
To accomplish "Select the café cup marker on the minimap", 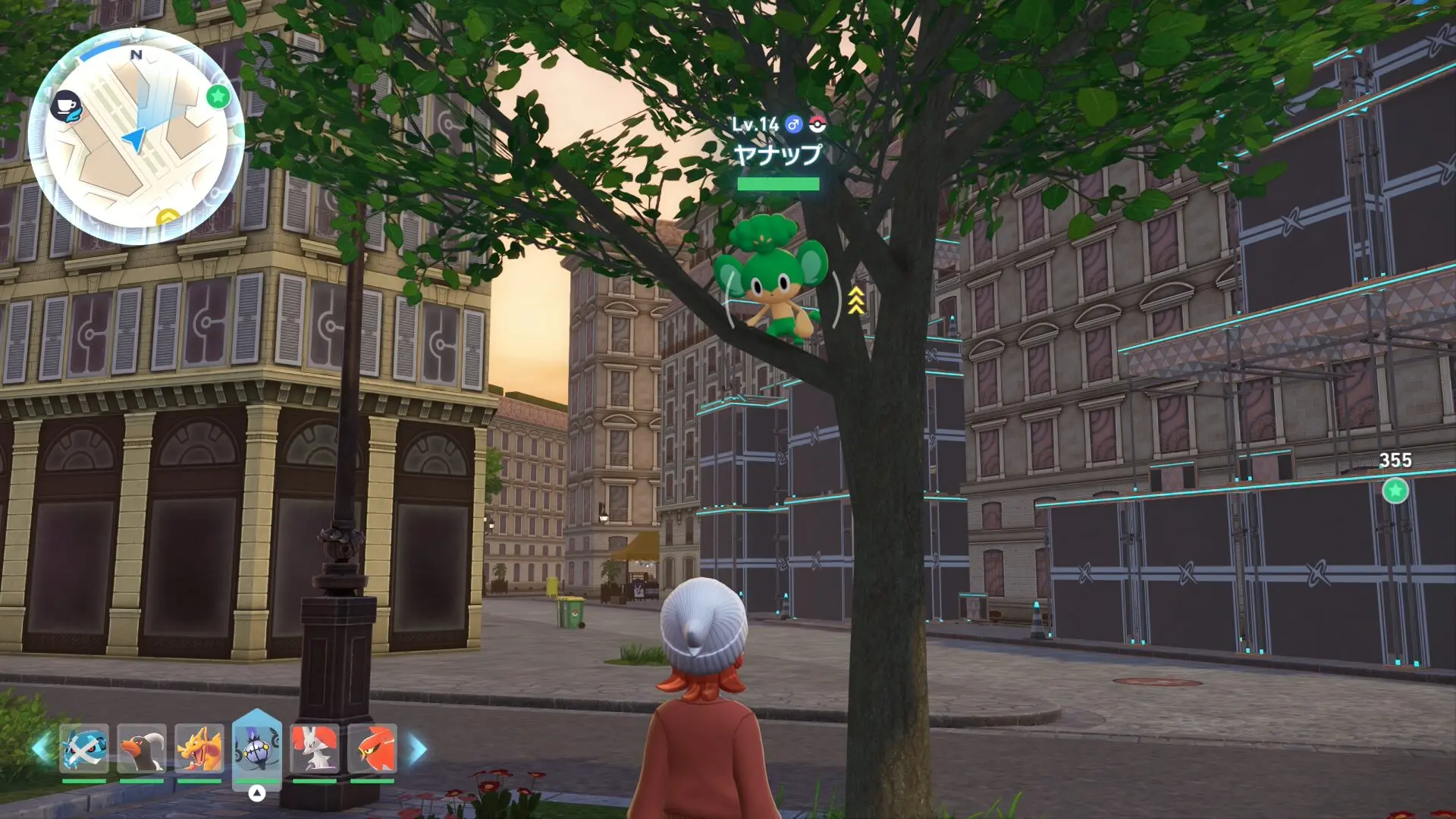I will coord(67,105).
